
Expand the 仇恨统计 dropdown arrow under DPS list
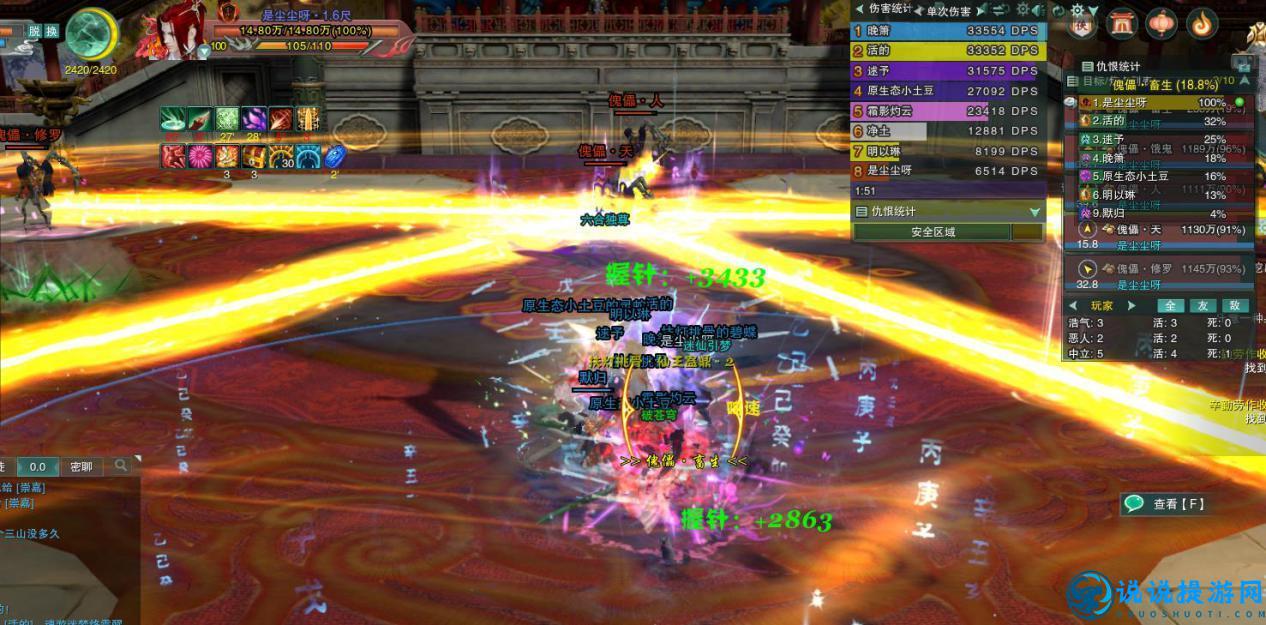(1035, 212)
